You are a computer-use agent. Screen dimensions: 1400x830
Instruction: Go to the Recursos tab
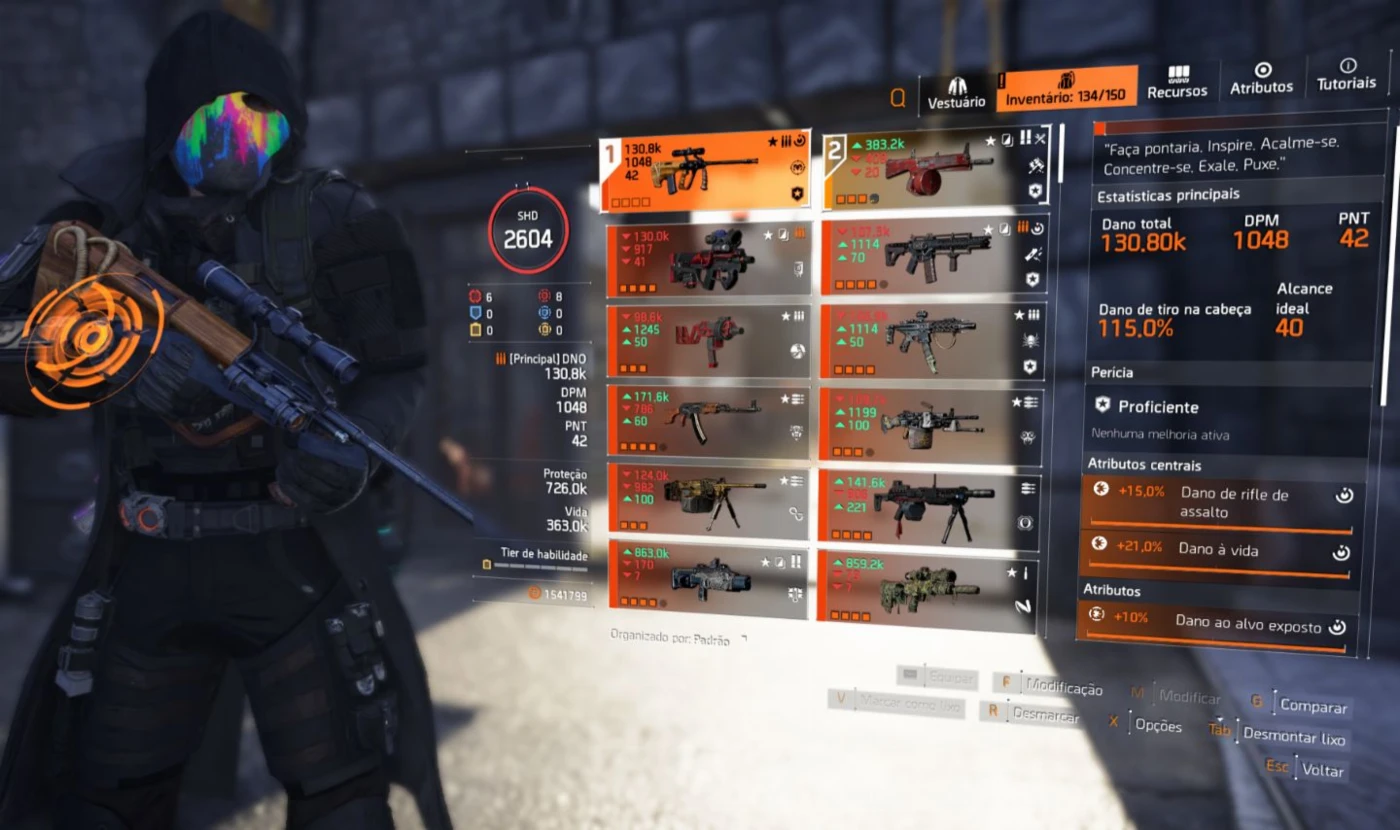(x=1177, y=82)
